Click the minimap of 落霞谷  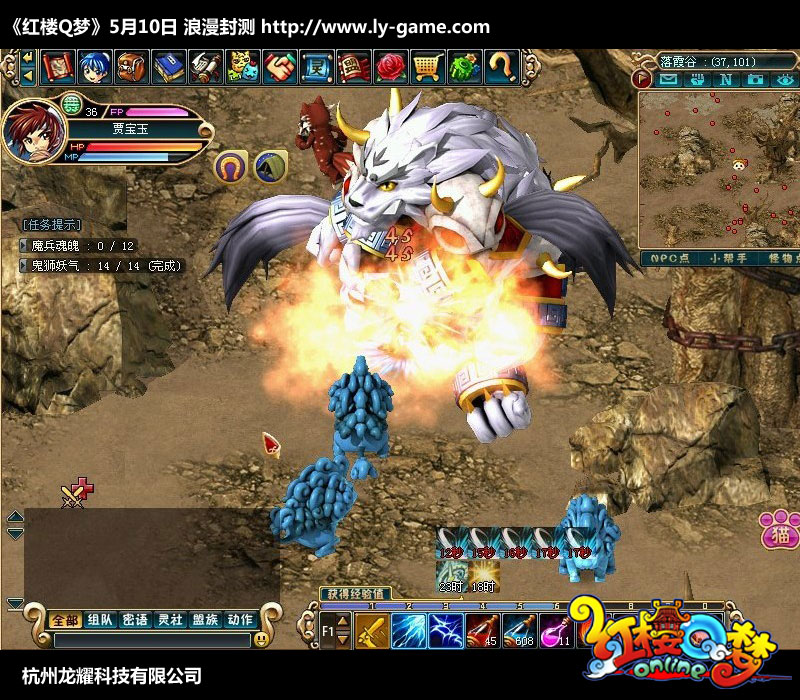pos(718,170)
